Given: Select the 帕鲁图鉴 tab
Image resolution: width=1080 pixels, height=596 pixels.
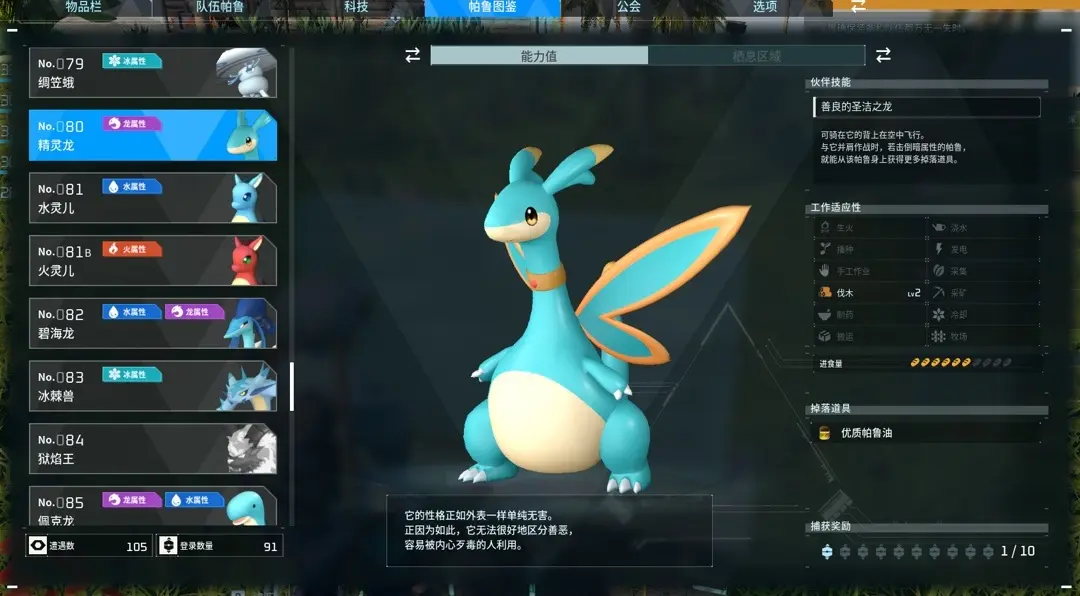Looking at the screenshot, I should coord(492,7).
